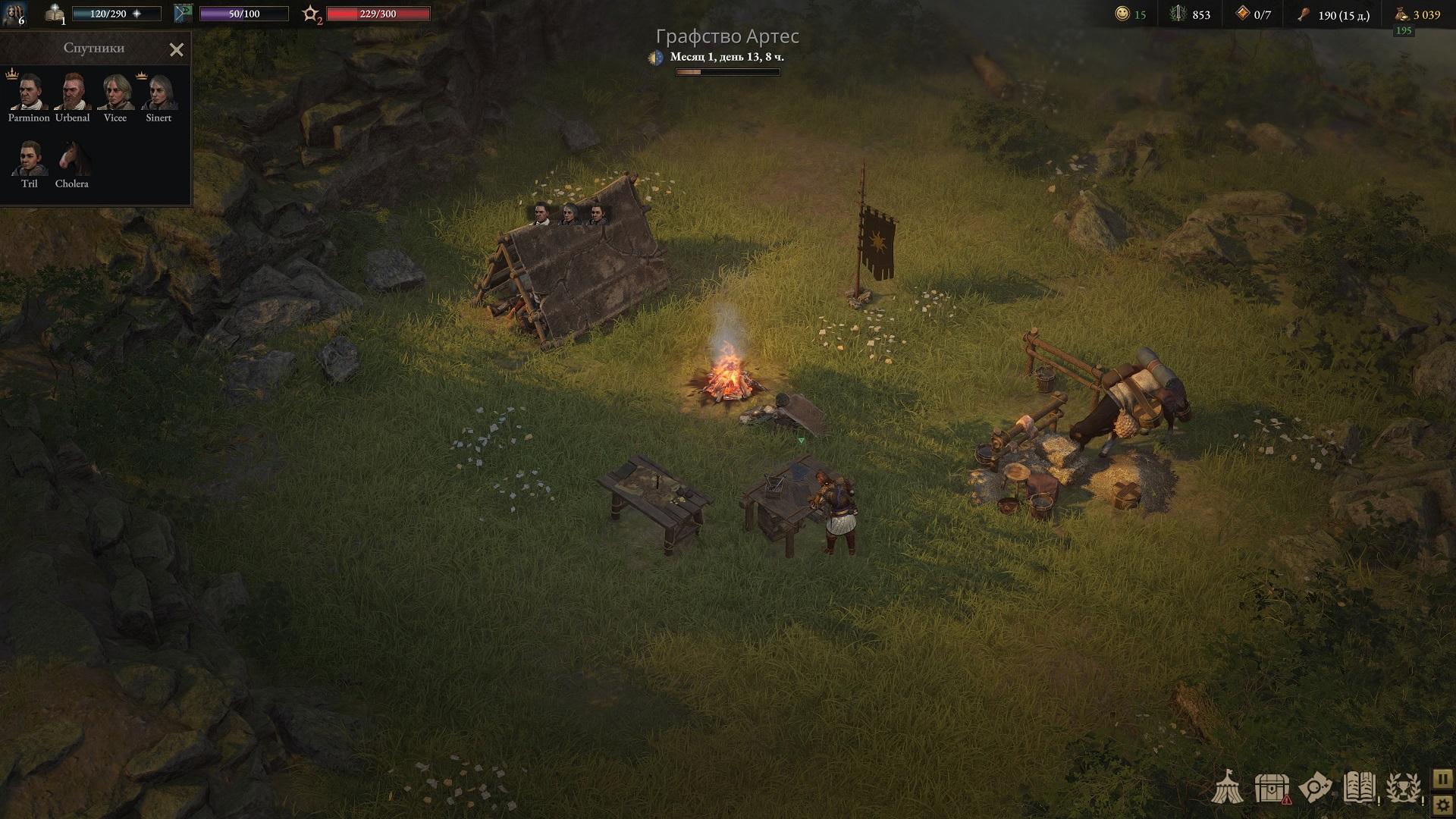Click the star reputation icon

(x=311, y=14)
